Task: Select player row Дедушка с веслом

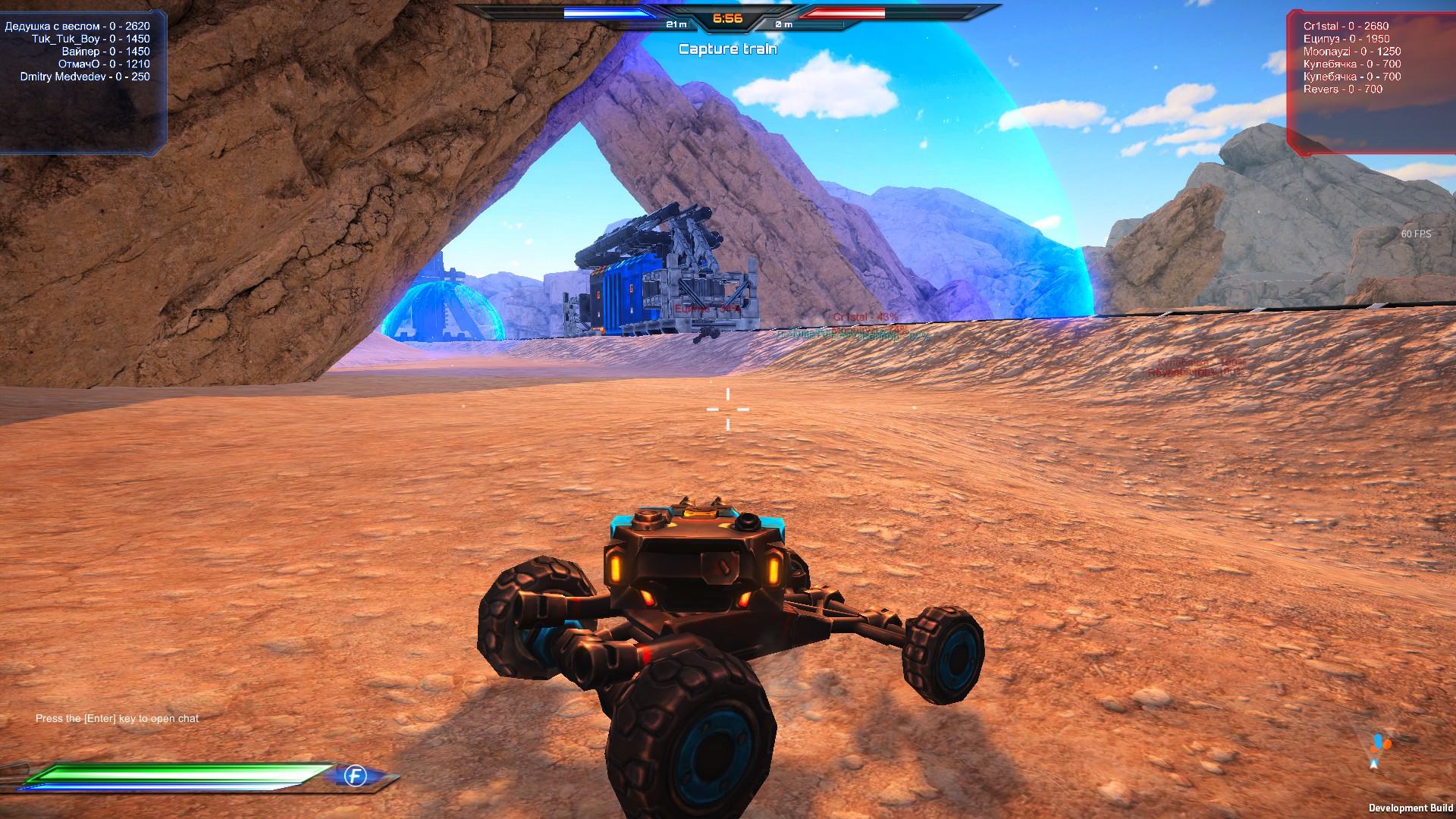Action: [77, 26]
